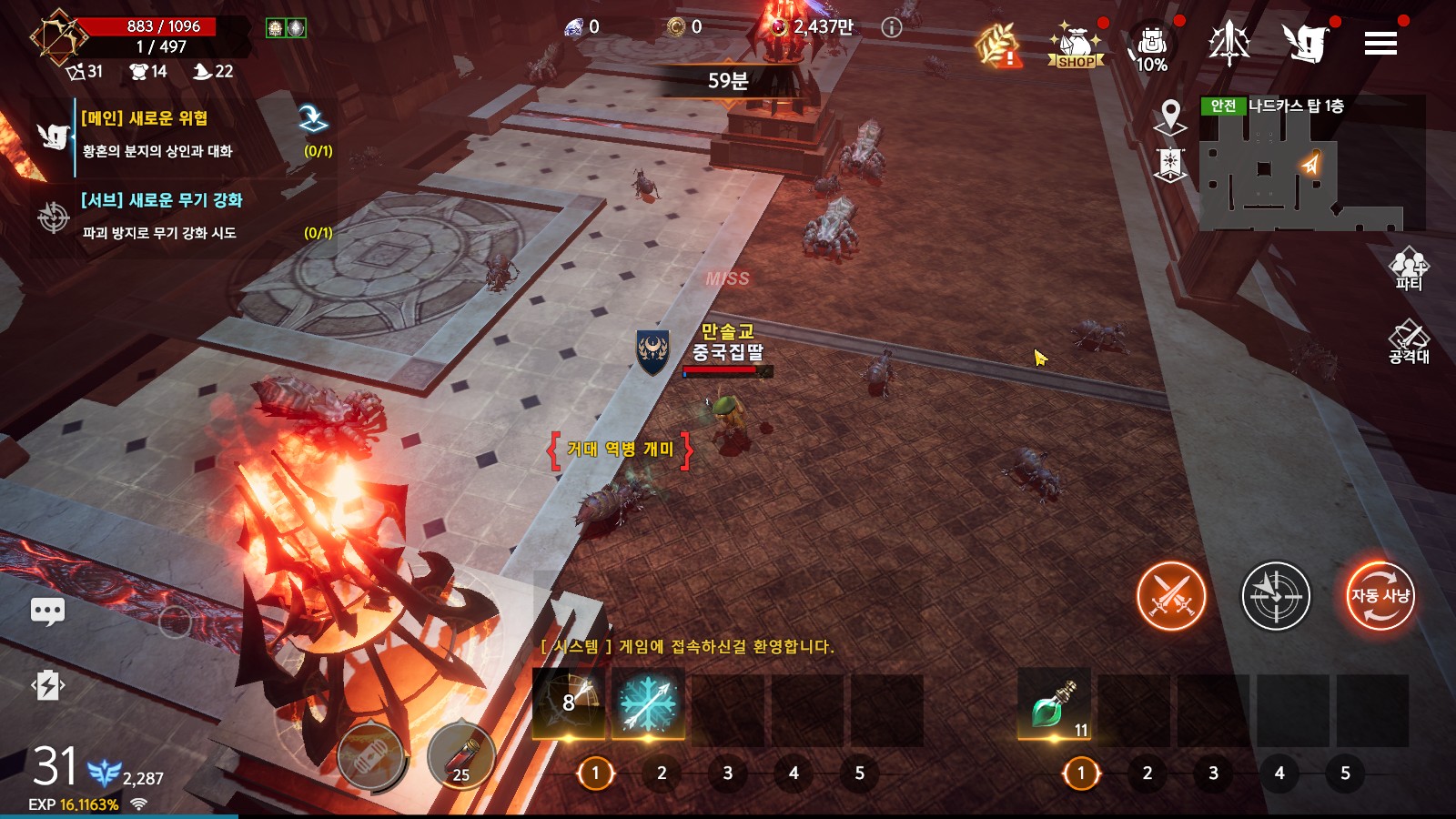This screenshot has height=819, width=1456.
Task: Open the bag inventory showing 10%
Action: pyautogui.click(x=1152, y=47)
